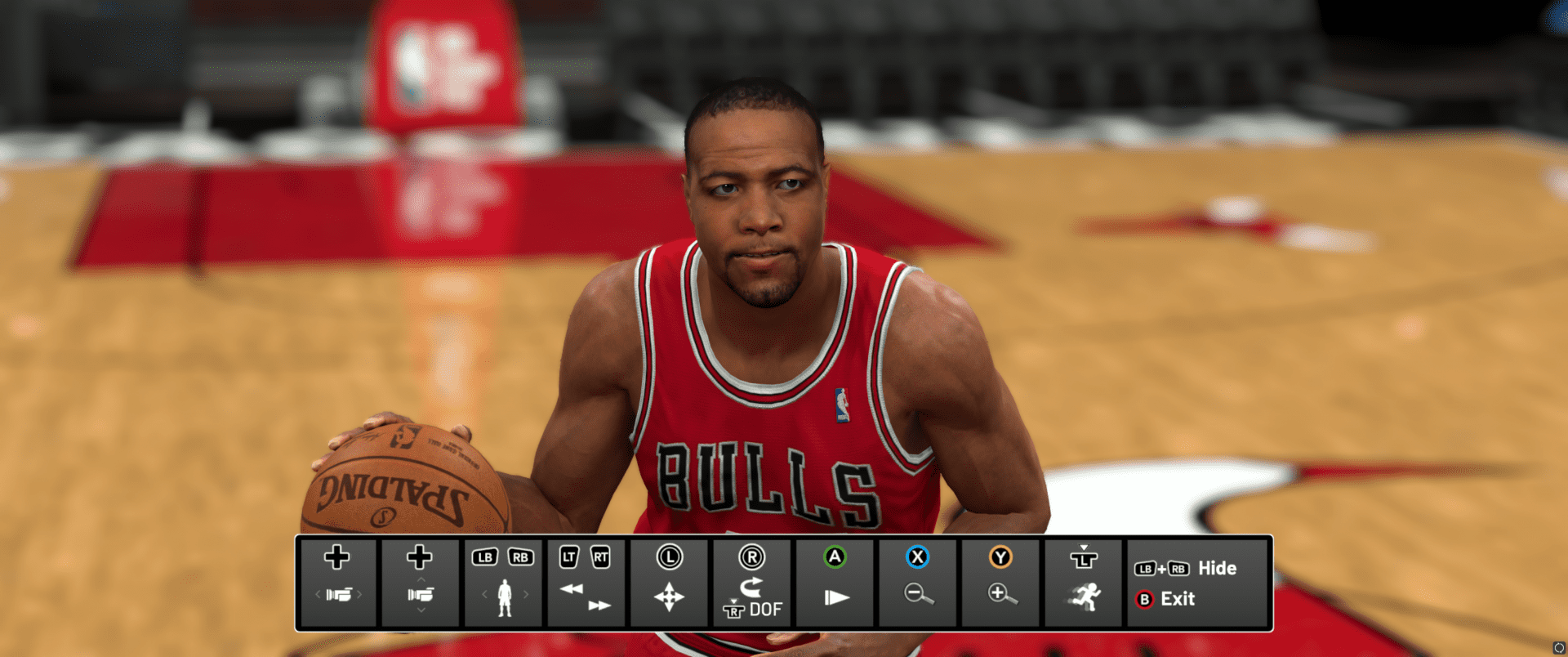Select the four-way move camera icon under L stick
Screen dimensions: 1568x657
tap(670, 597)
